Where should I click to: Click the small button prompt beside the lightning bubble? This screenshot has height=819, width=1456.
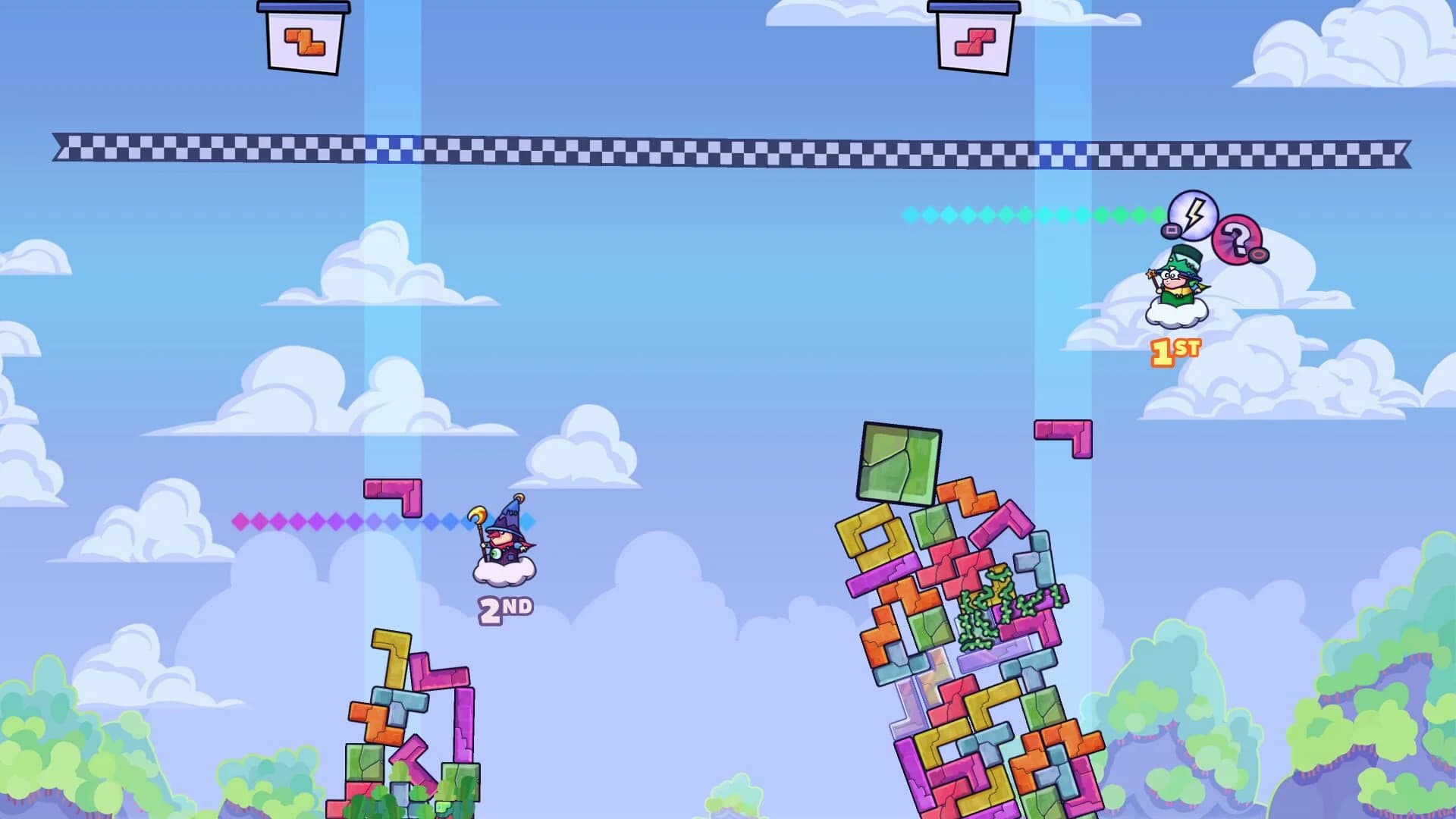(x=1171, y=230)
